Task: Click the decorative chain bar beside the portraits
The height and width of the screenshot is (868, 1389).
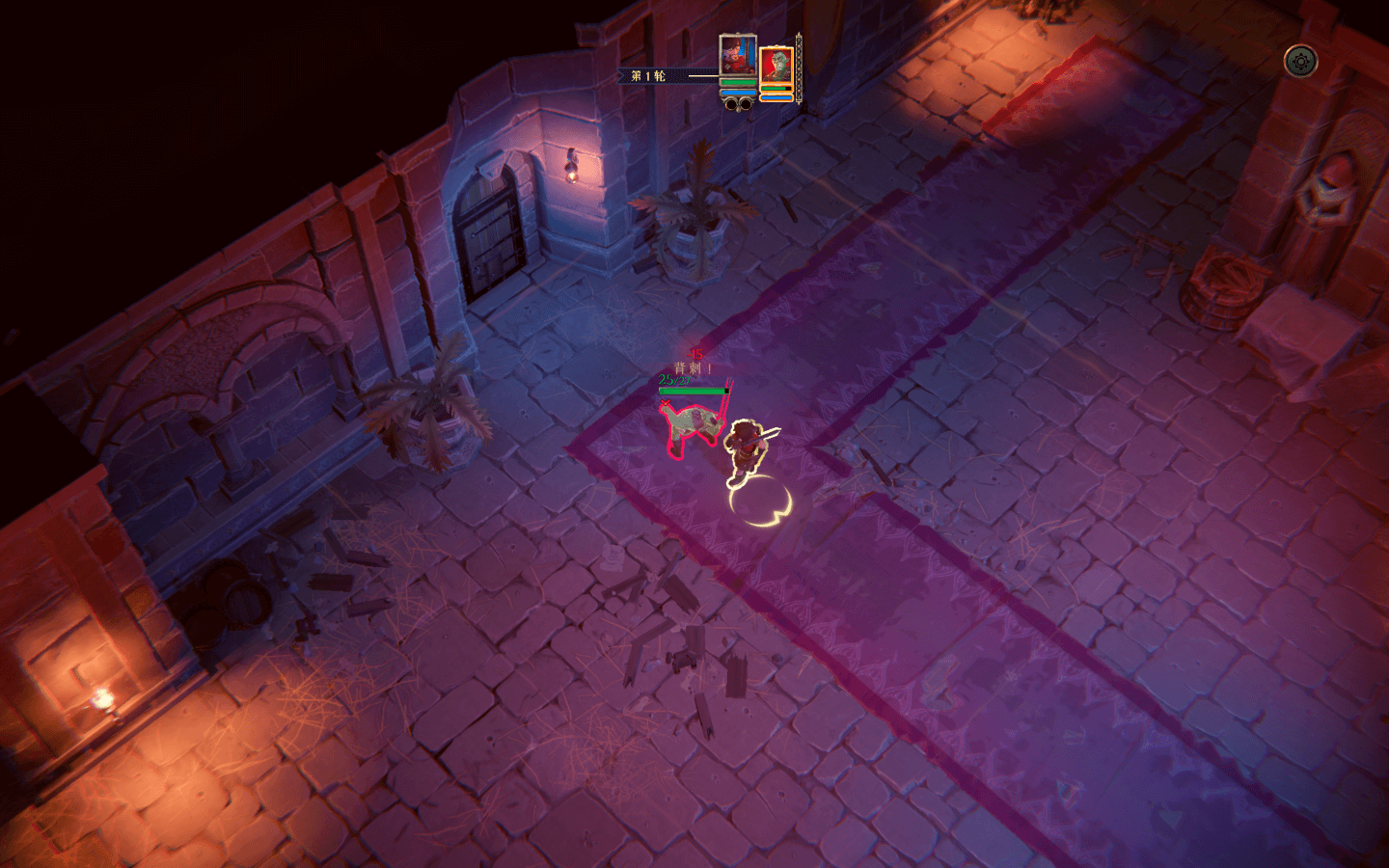Action: click(x=799, y=69)
